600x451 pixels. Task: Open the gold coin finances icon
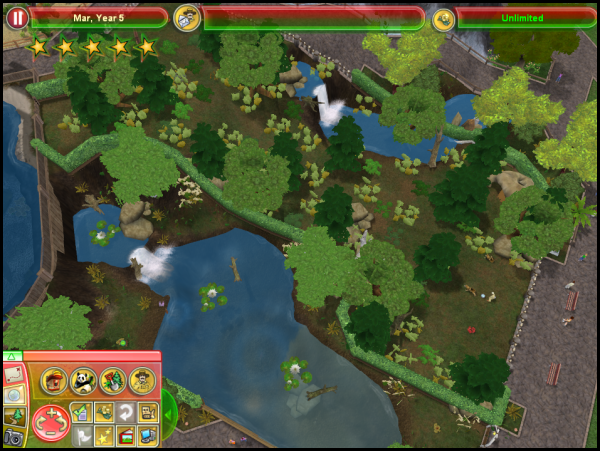point(443,18)
